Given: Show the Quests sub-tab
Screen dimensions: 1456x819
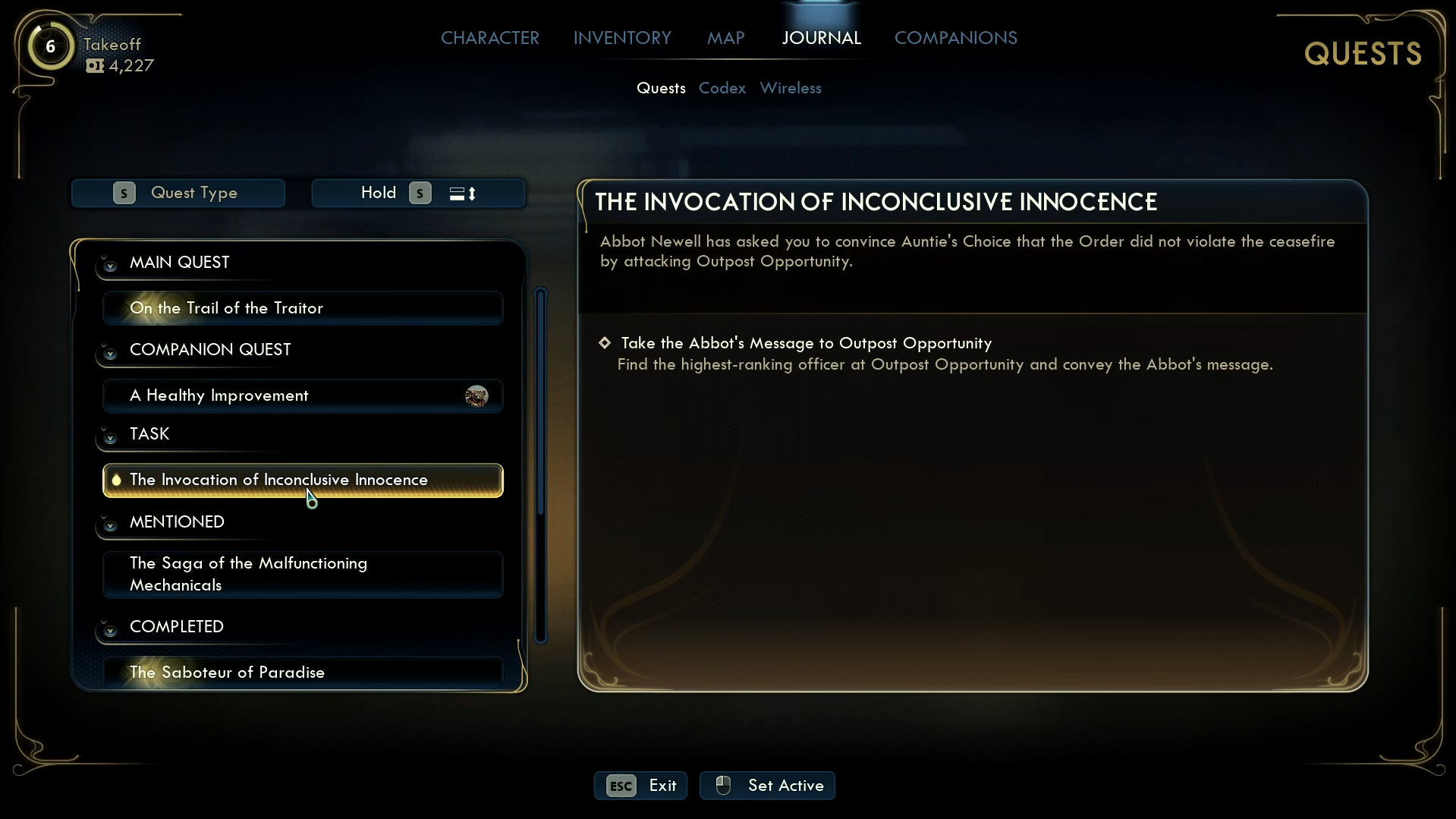Looking at the screenshot, I should click(x=661, y=88).
